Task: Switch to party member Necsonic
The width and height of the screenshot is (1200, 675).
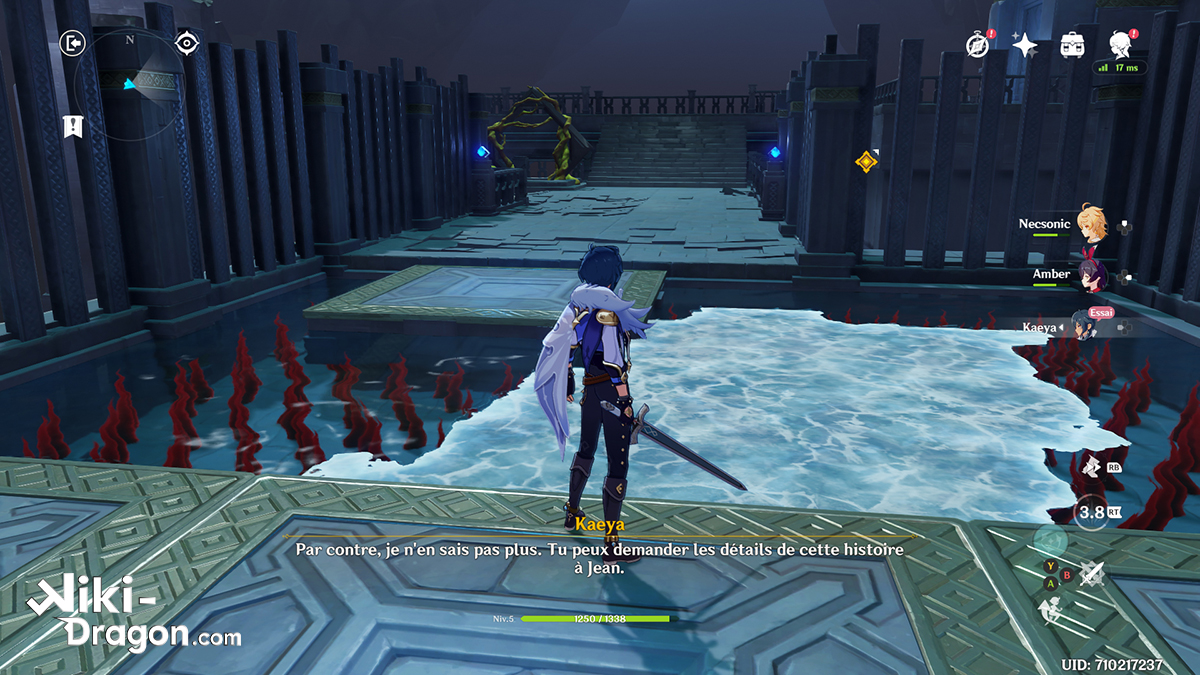Action: click(x=1088, y=225)
